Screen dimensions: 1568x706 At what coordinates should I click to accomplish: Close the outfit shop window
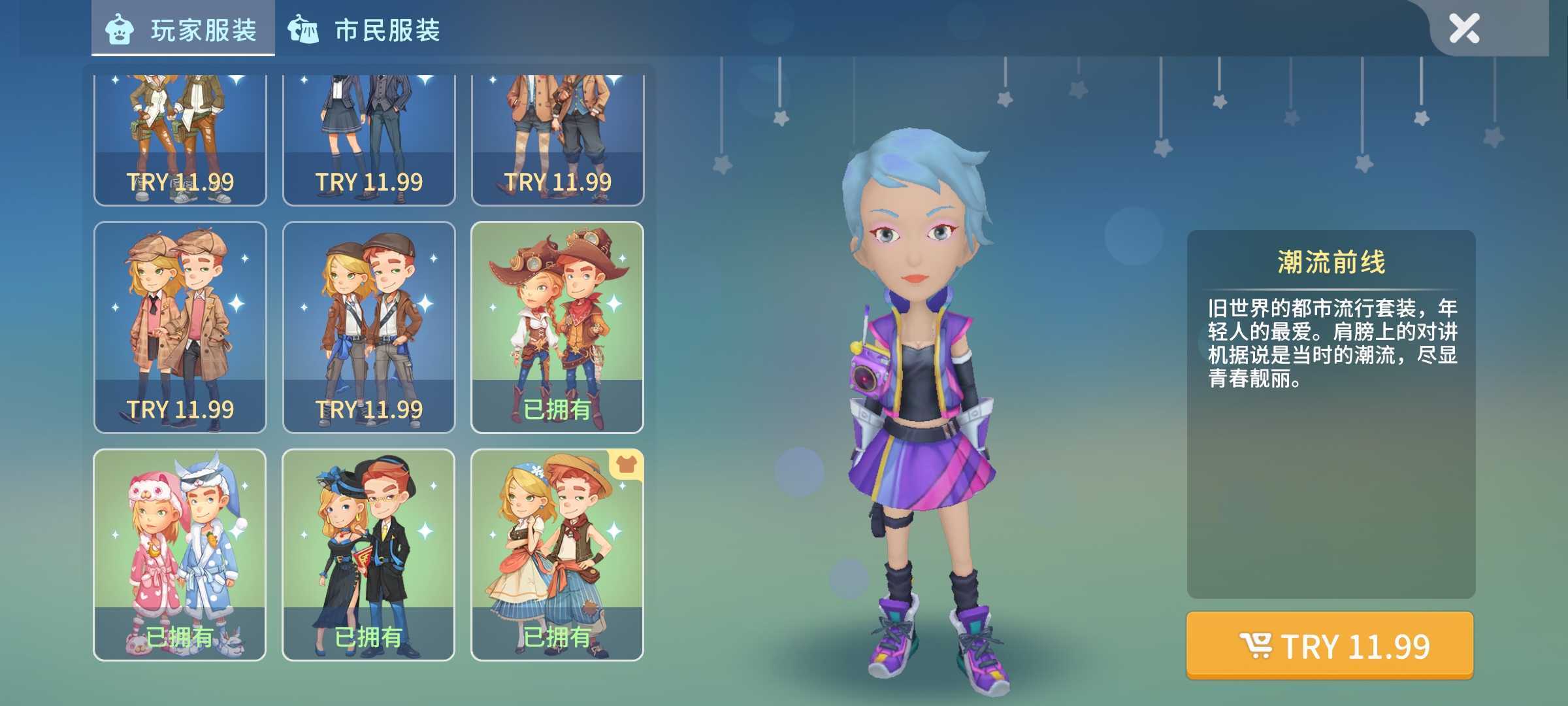coord(1463,29)
